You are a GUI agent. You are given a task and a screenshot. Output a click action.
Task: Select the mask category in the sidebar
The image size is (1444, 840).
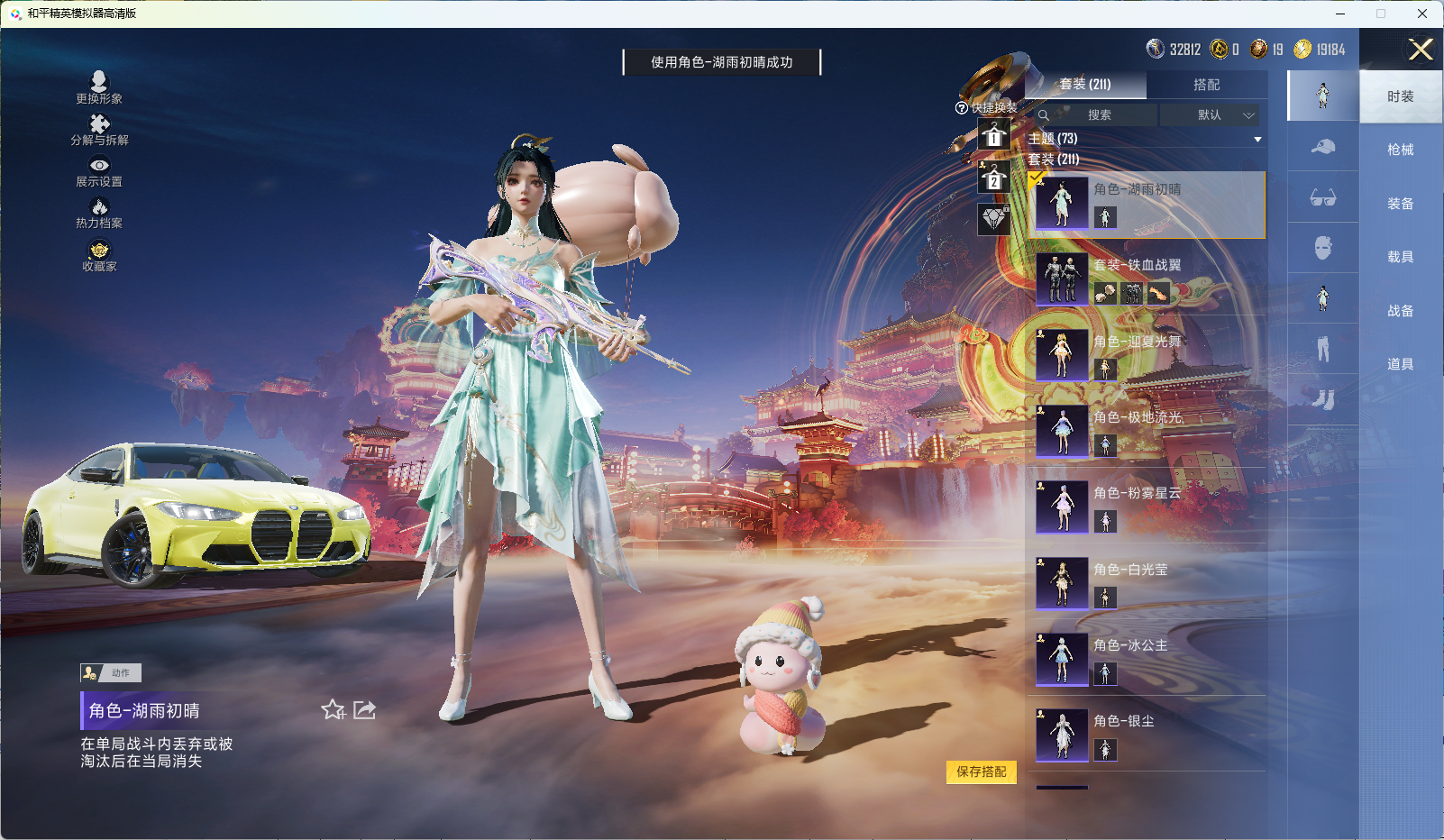coord(1322,248)
